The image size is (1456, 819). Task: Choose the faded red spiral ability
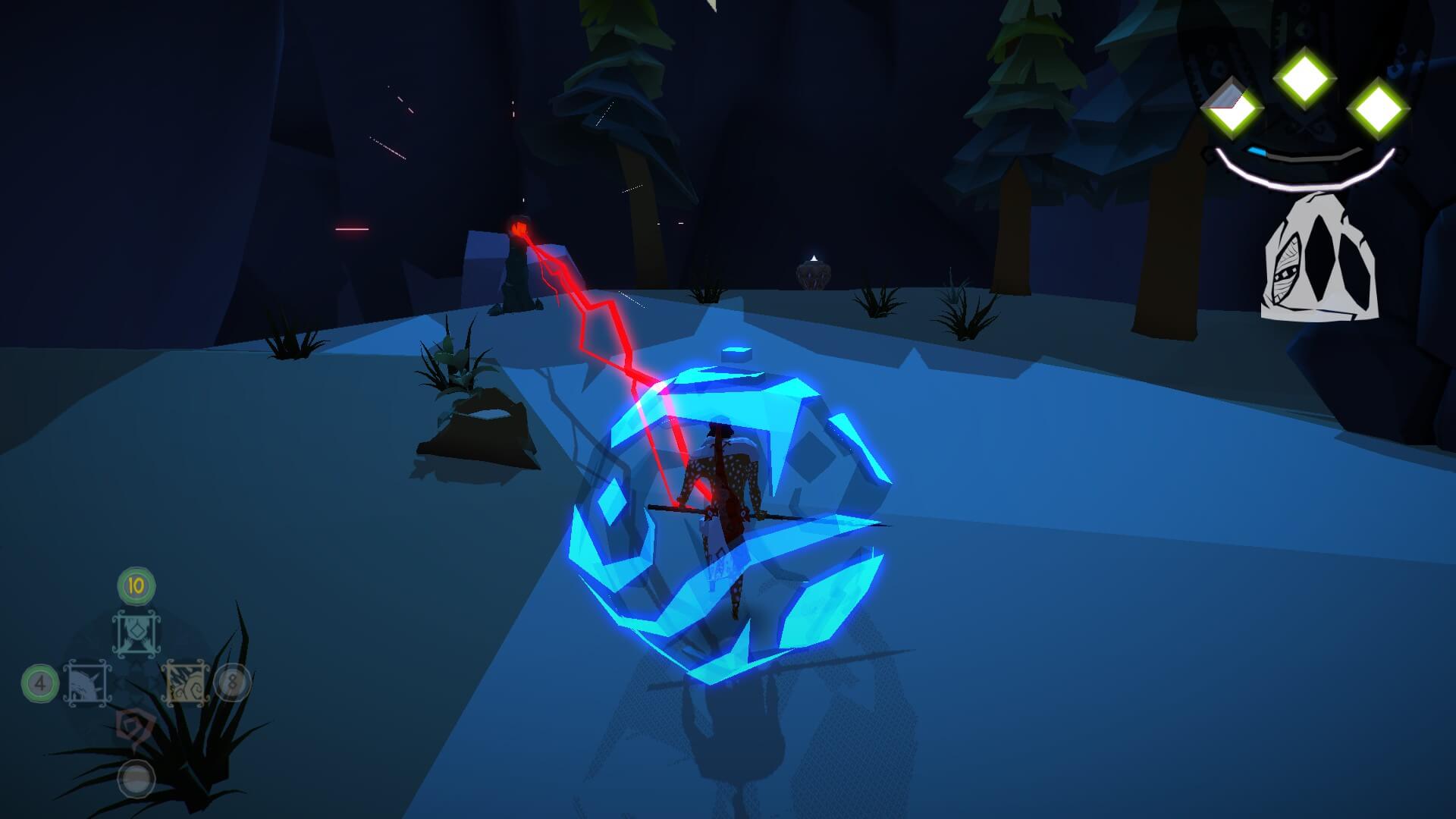[136, 729]
